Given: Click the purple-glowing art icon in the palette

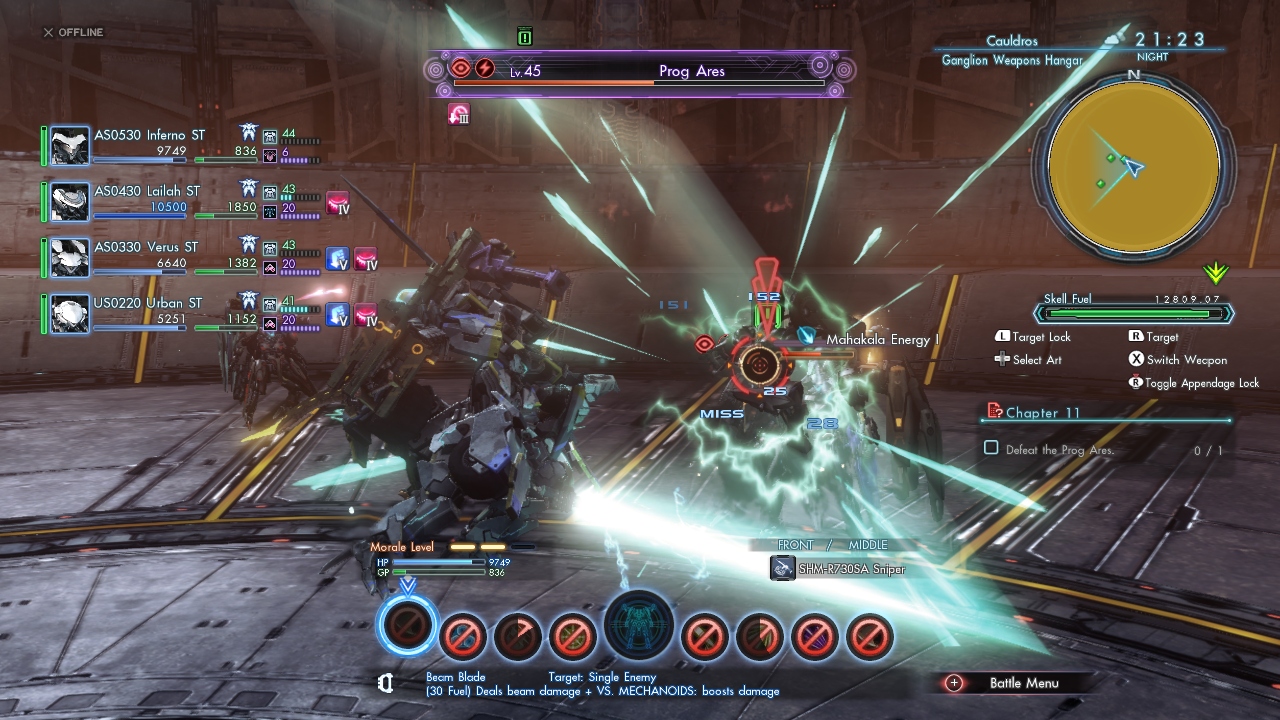Looking at the screenshot, I should (x=813, y=635).
